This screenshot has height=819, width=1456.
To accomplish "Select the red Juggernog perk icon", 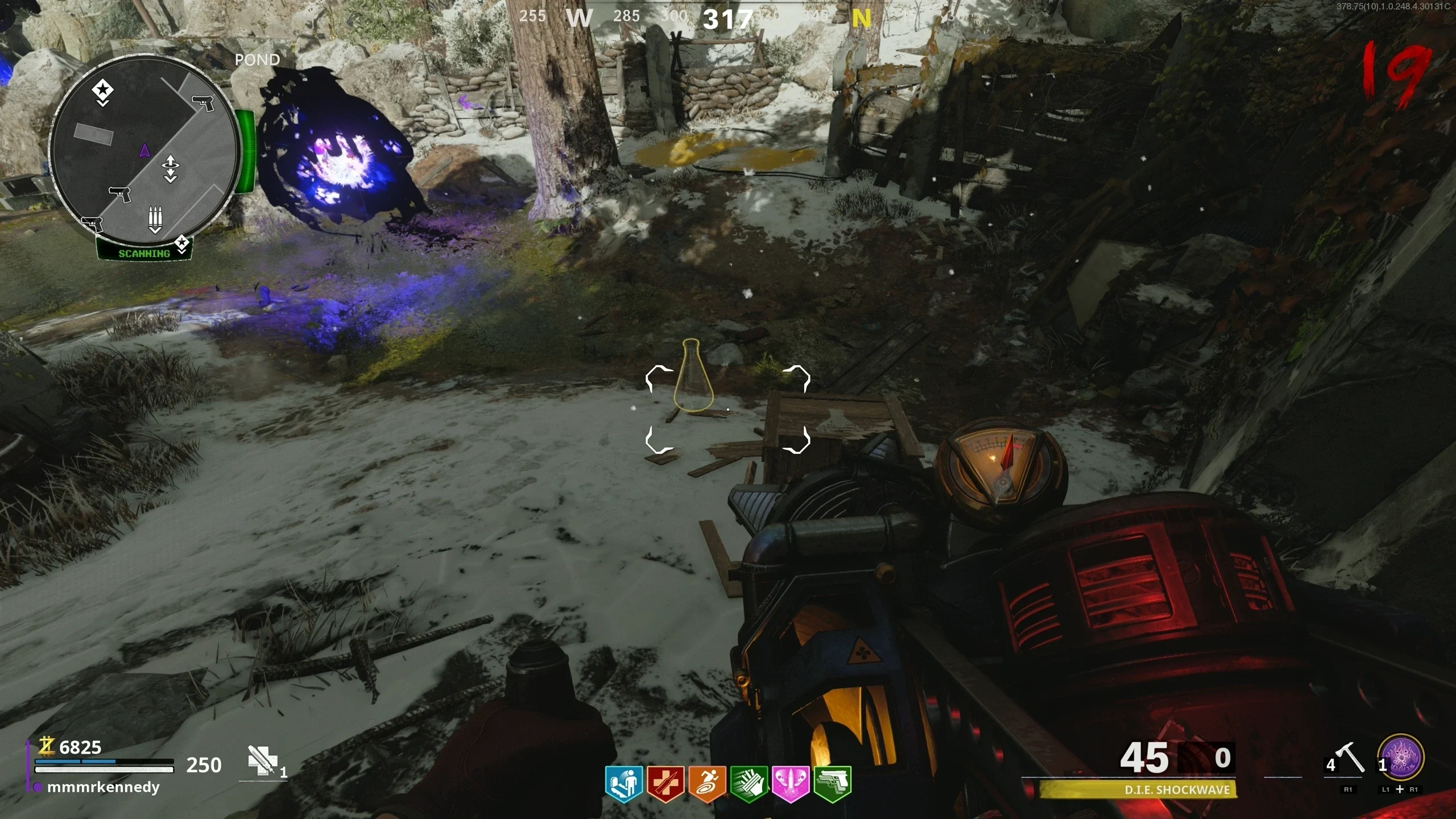I will pyautogui.click(x=665, y=784).
